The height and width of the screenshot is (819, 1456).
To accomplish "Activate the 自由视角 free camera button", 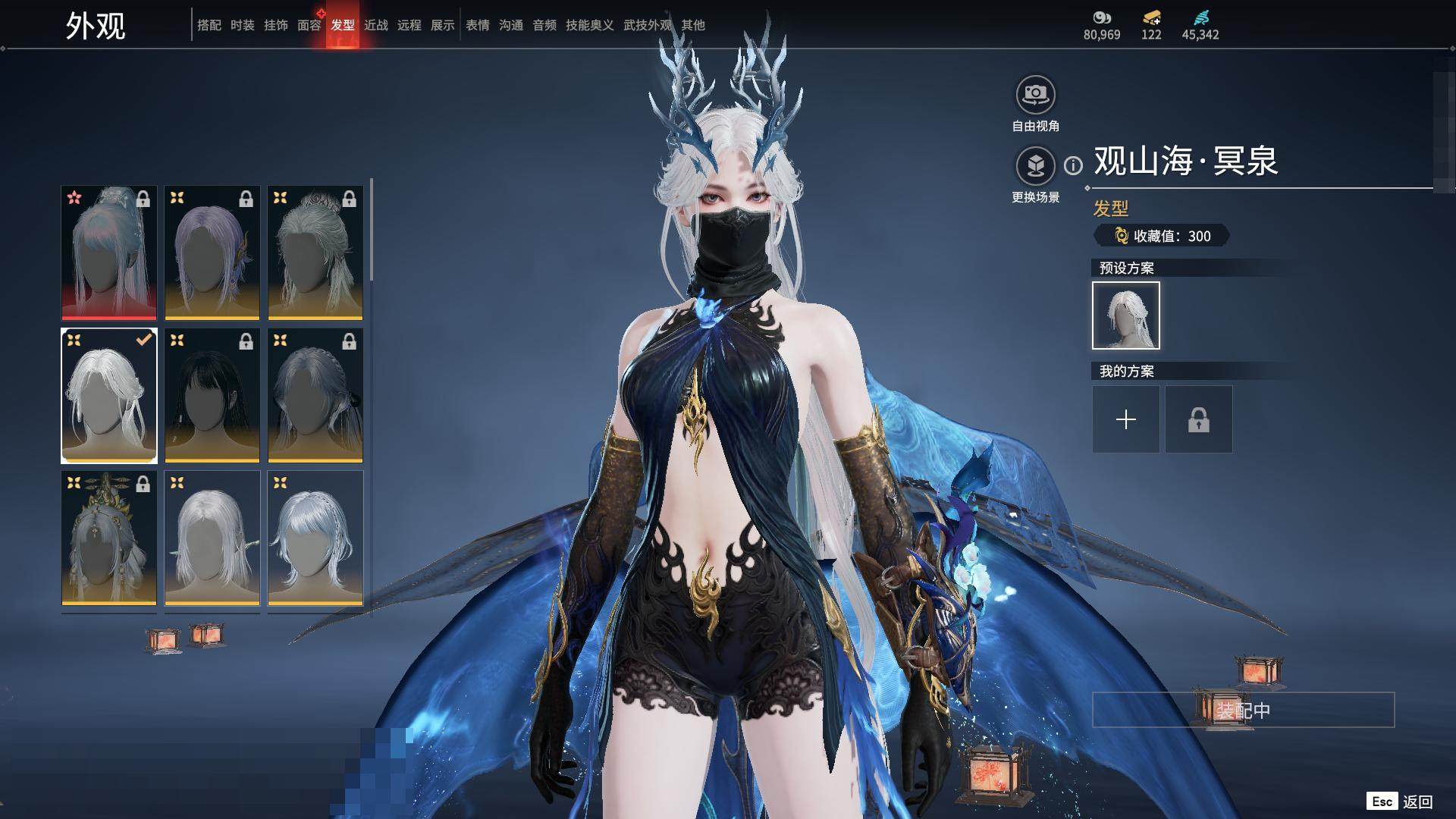I will click(x=1035, y=96).
